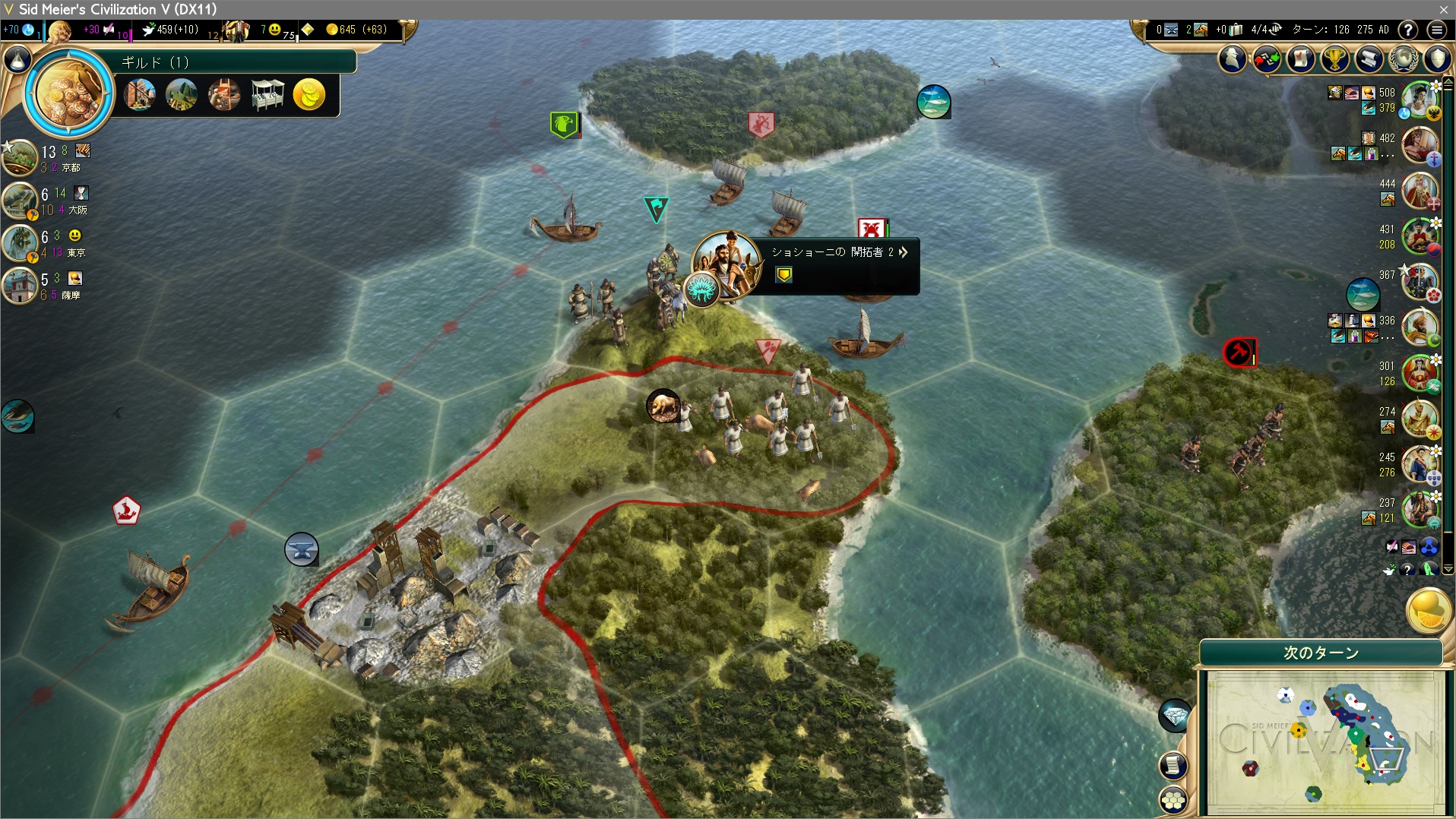This screenshot has width=1456, height=819.
Task: Open the minimap world view
Action: point(1325,741)
